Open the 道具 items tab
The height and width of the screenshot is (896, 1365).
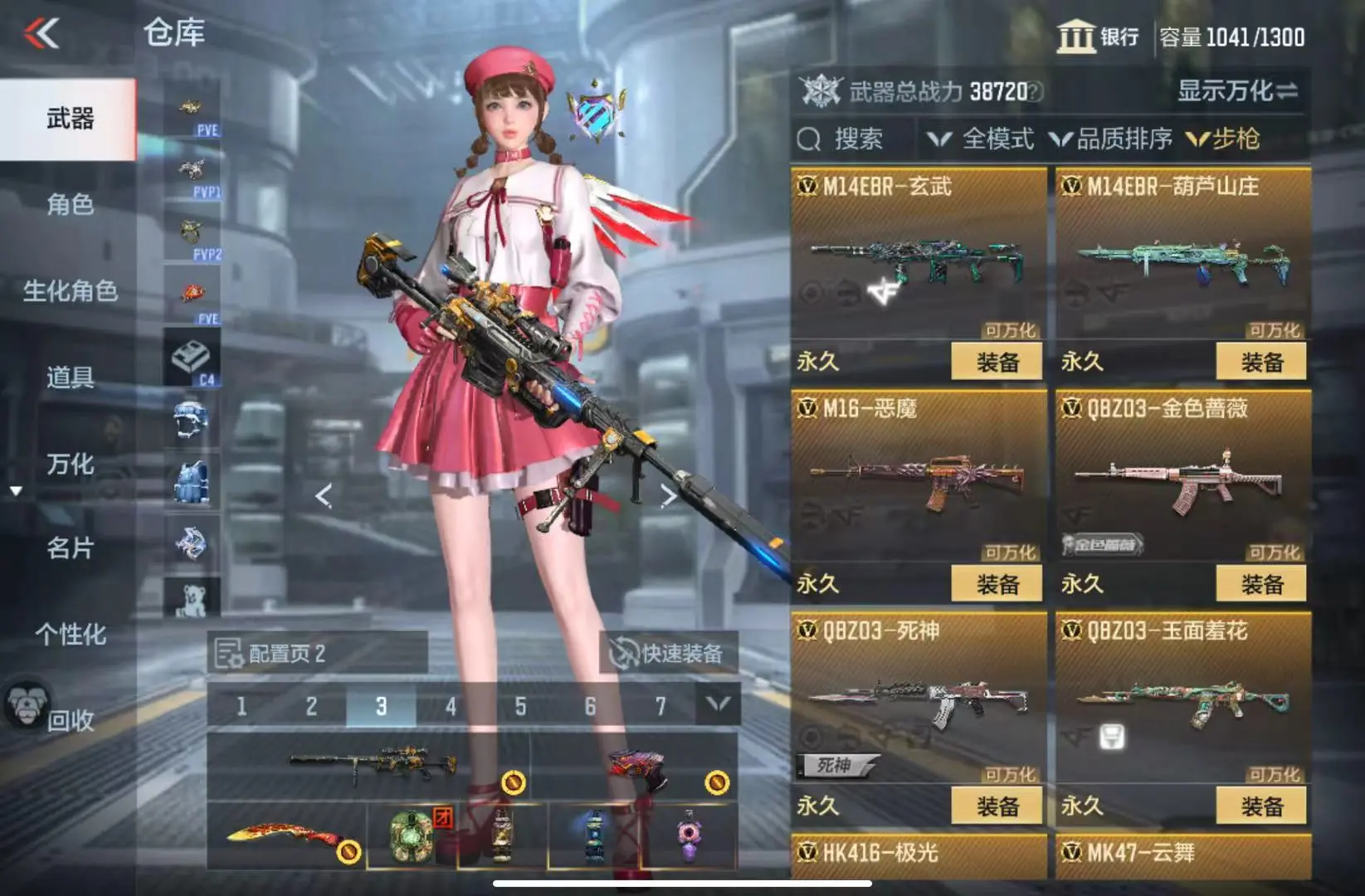coord(70,377)
